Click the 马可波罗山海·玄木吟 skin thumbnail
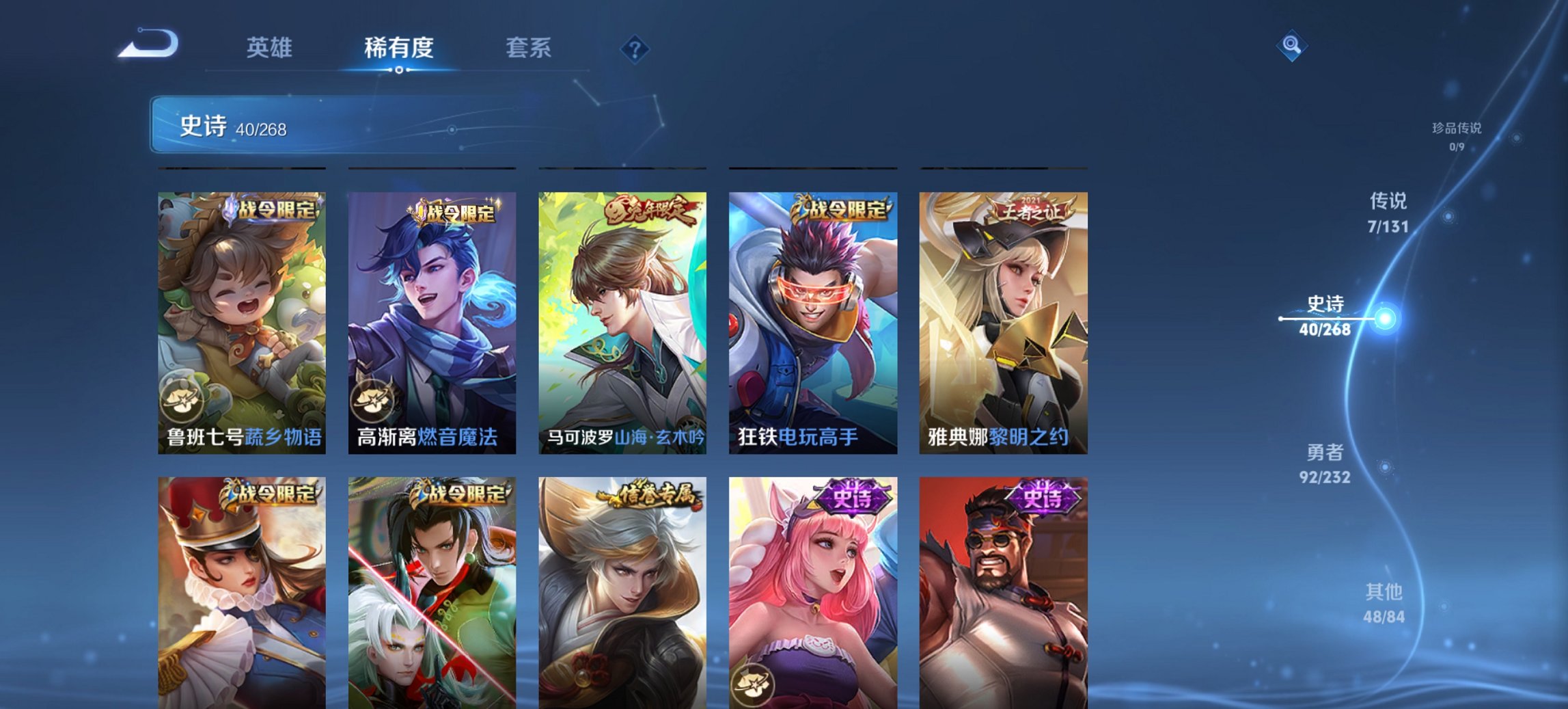1568x709 pixels. [x=622, y=321]
